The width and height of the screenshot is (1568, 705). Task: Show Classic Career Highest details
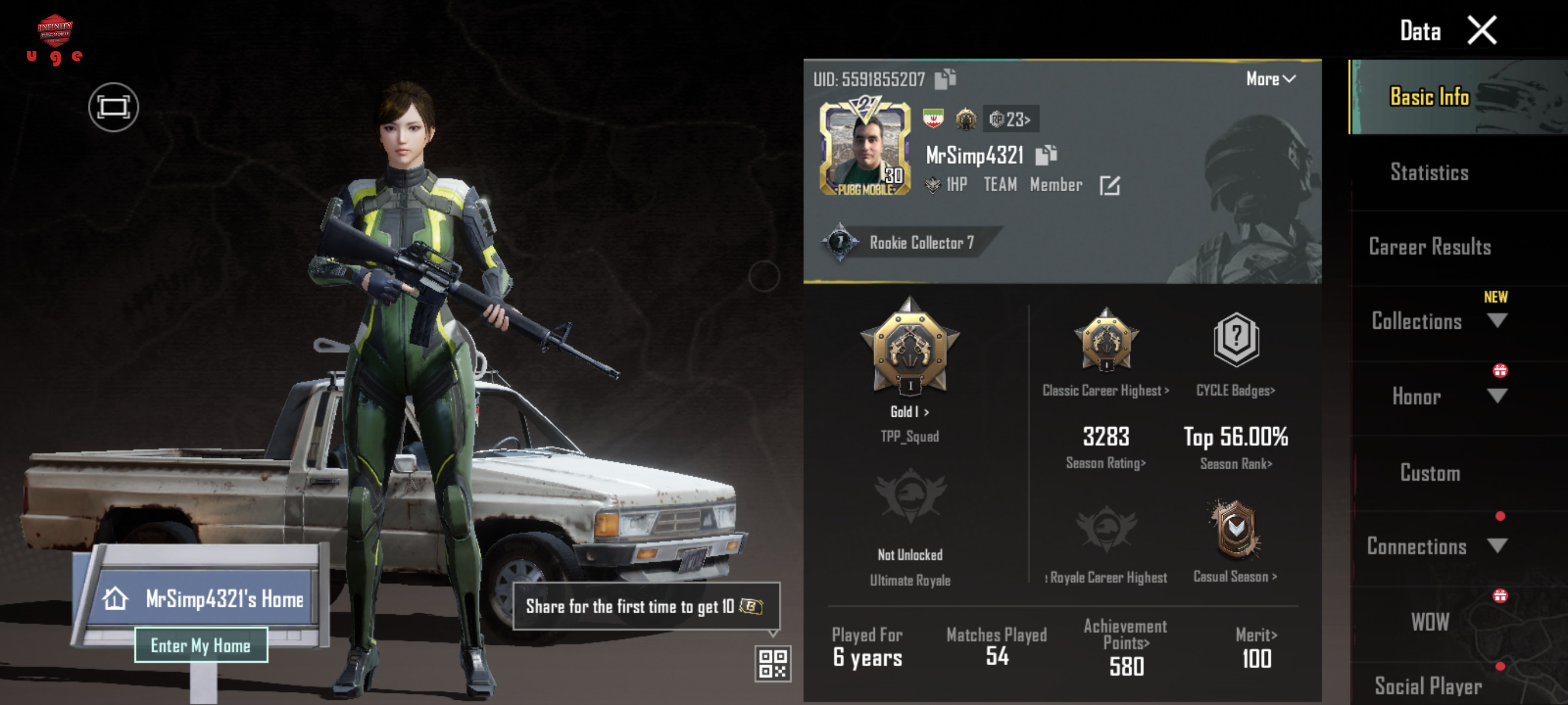(1105, 390)
